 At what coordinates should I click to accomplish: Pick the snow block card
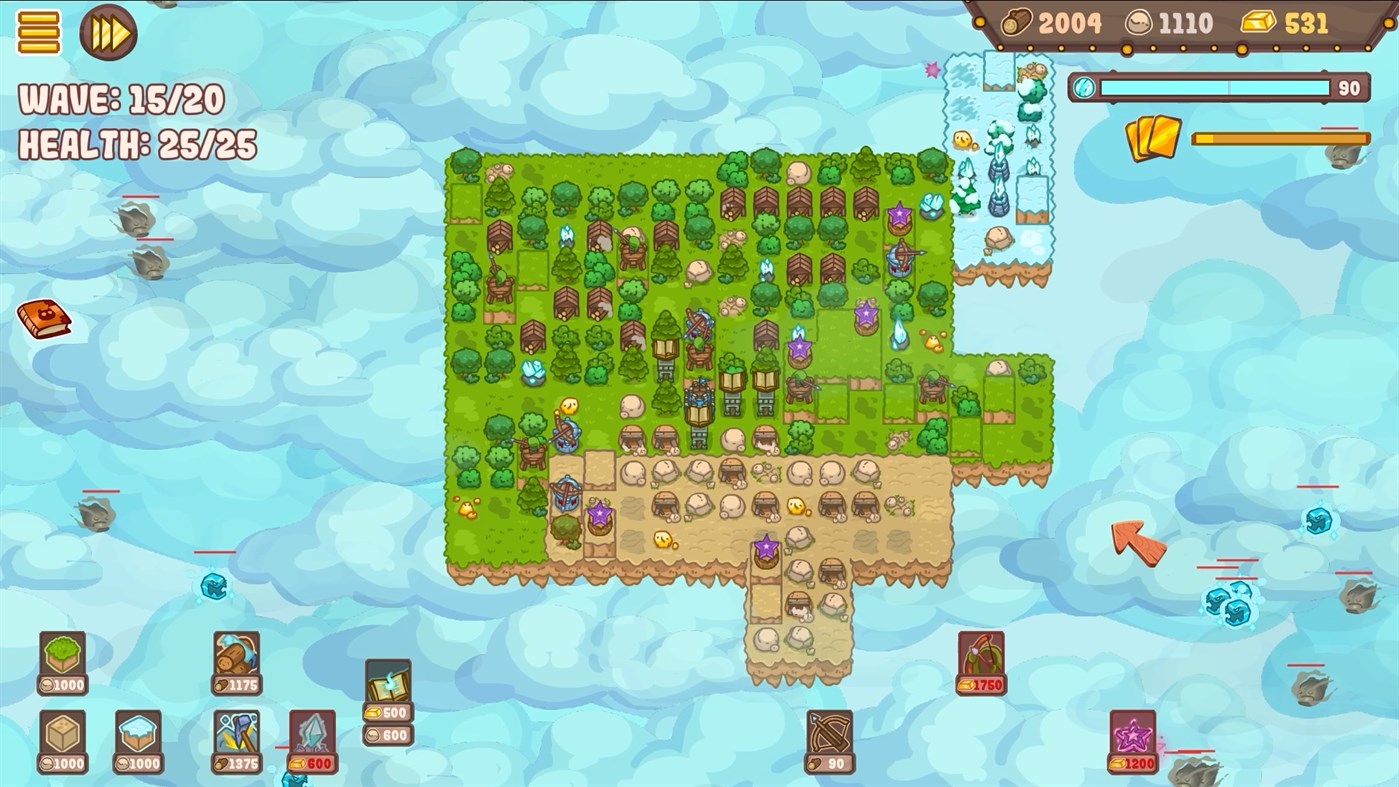pos(135,738)
